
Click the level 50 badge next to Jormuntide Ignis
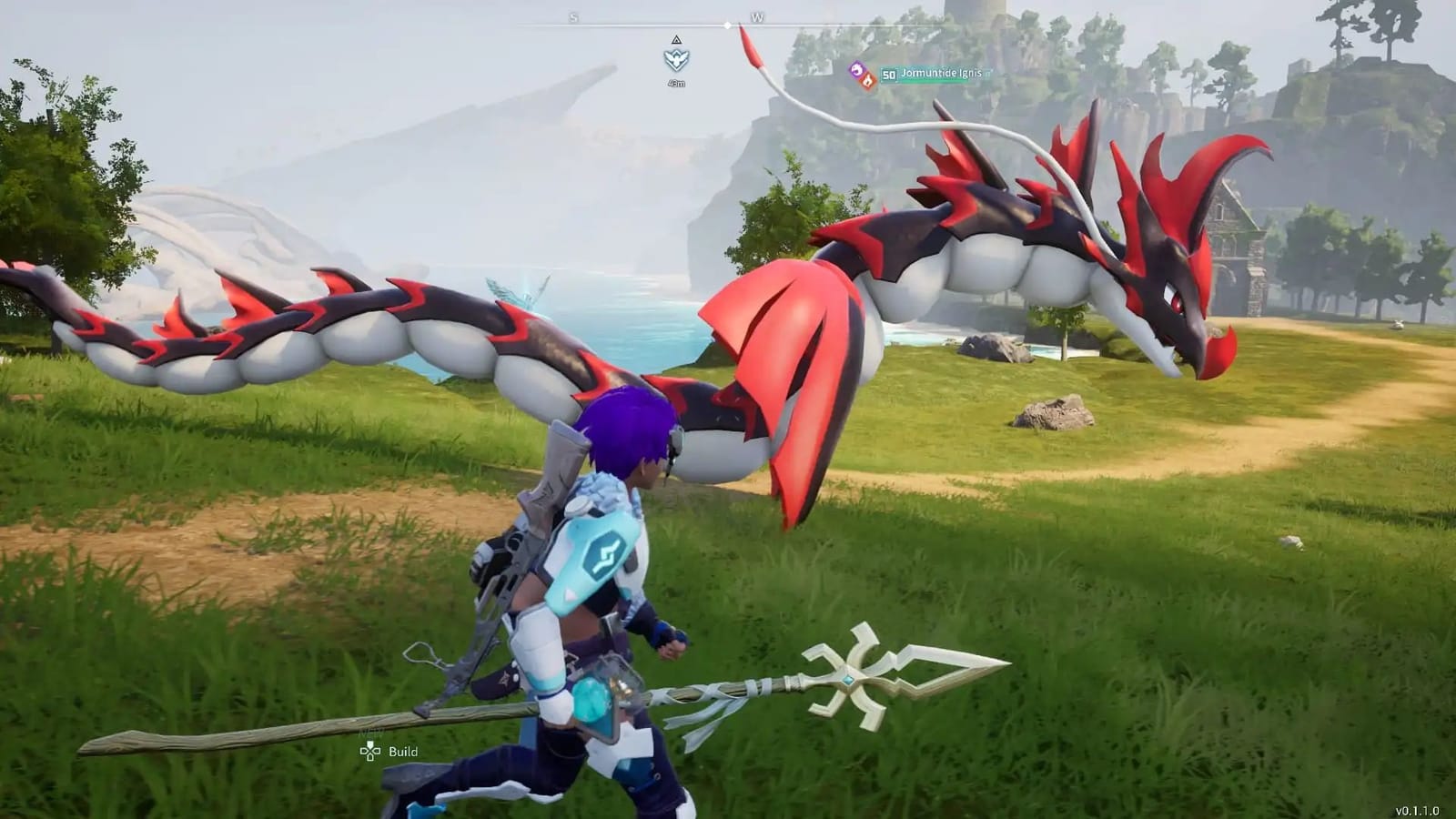[x=889, y=76]
